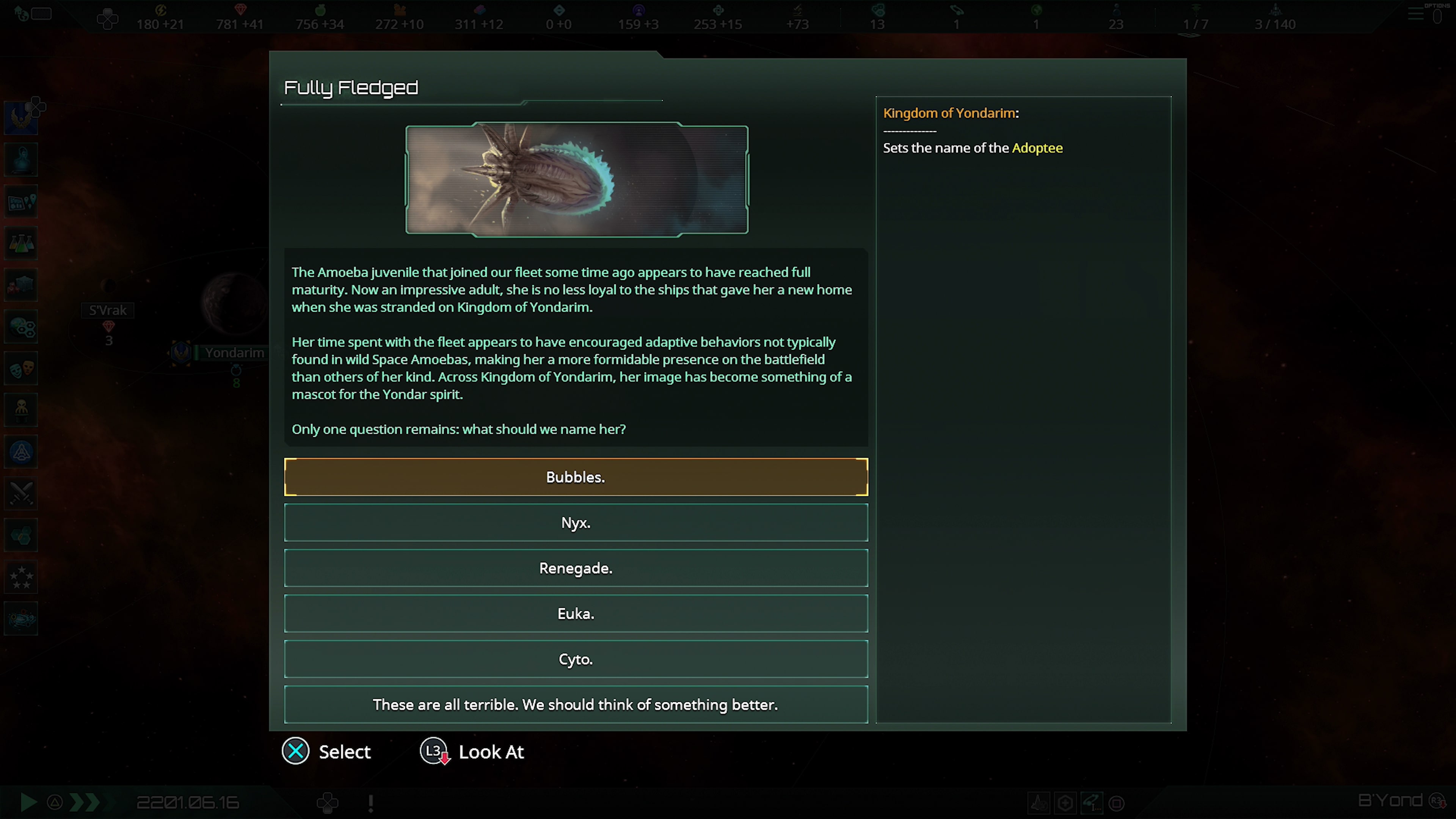The width and height of the screenshot is (1456, 819).
Task: Click the alert exclamation icon in bottom bar
Action: pos(370,803)
